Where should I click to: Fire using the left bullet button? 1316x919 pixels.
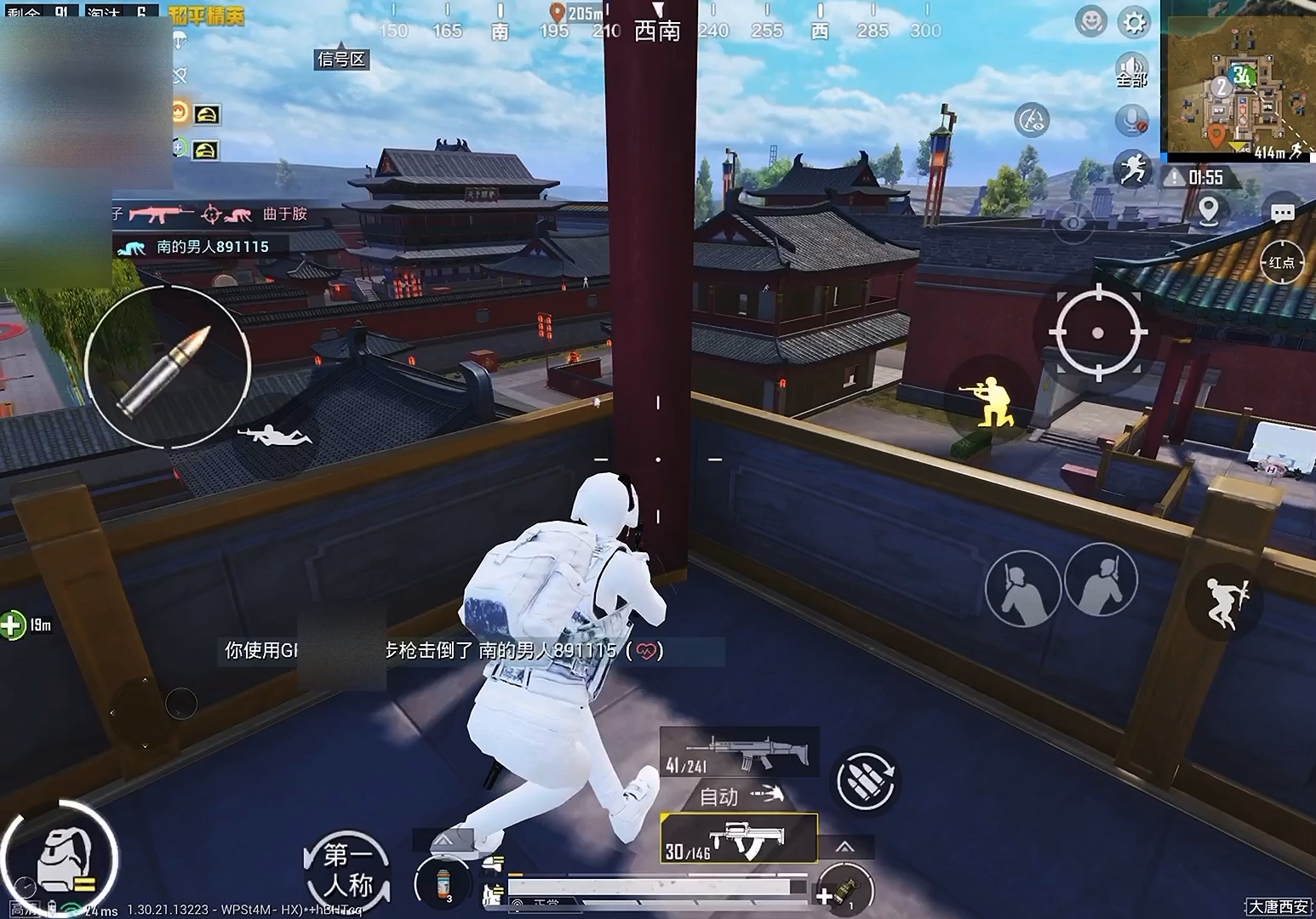point(167,368)
